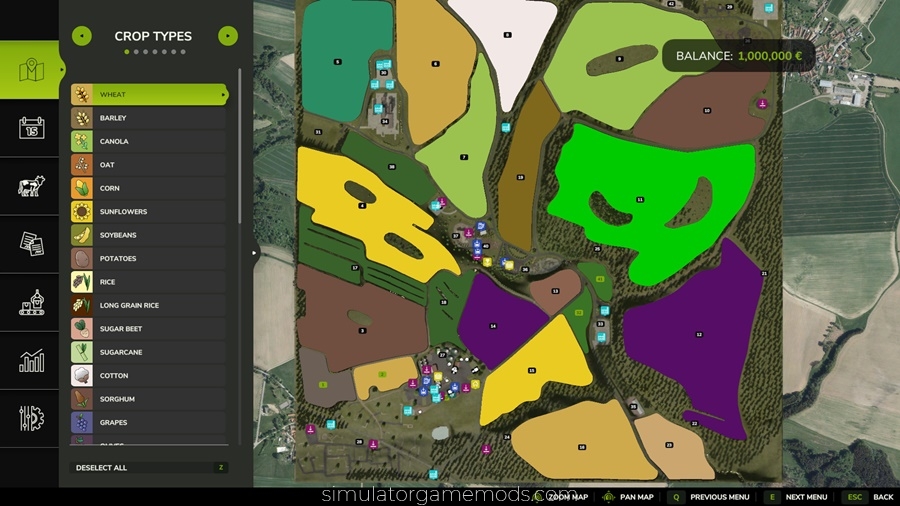This screenshot has width=900, height=506.
Task: Open the map tab in sidebar
Action: click(x=32, y=70)
